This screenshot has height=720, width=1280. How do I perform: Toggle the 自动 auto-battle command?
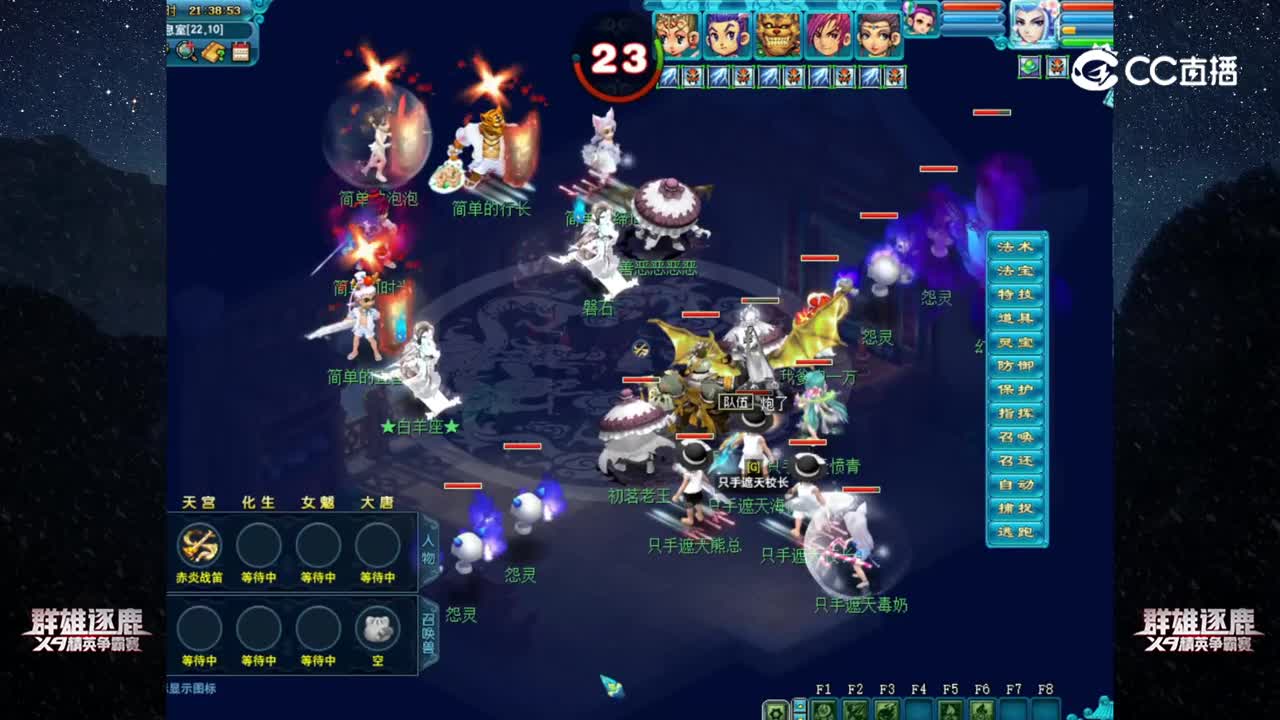1018,485
